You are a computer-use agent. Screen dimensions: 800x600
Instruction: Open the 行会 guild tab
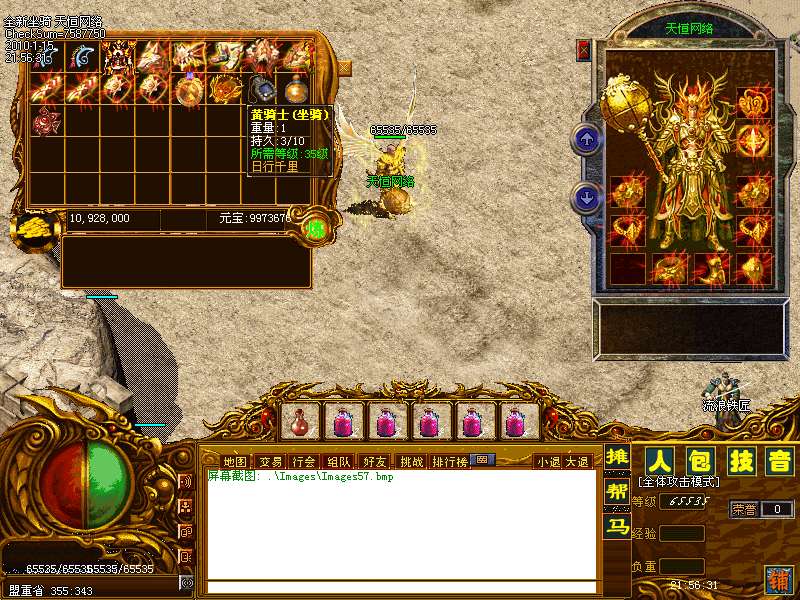pos(304,462)
